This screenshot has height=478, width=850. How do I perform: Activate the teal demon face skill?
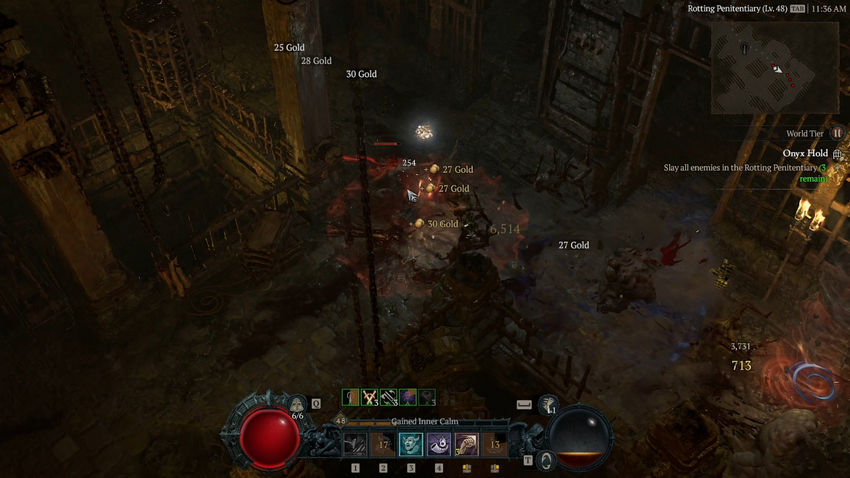[411, 444]
